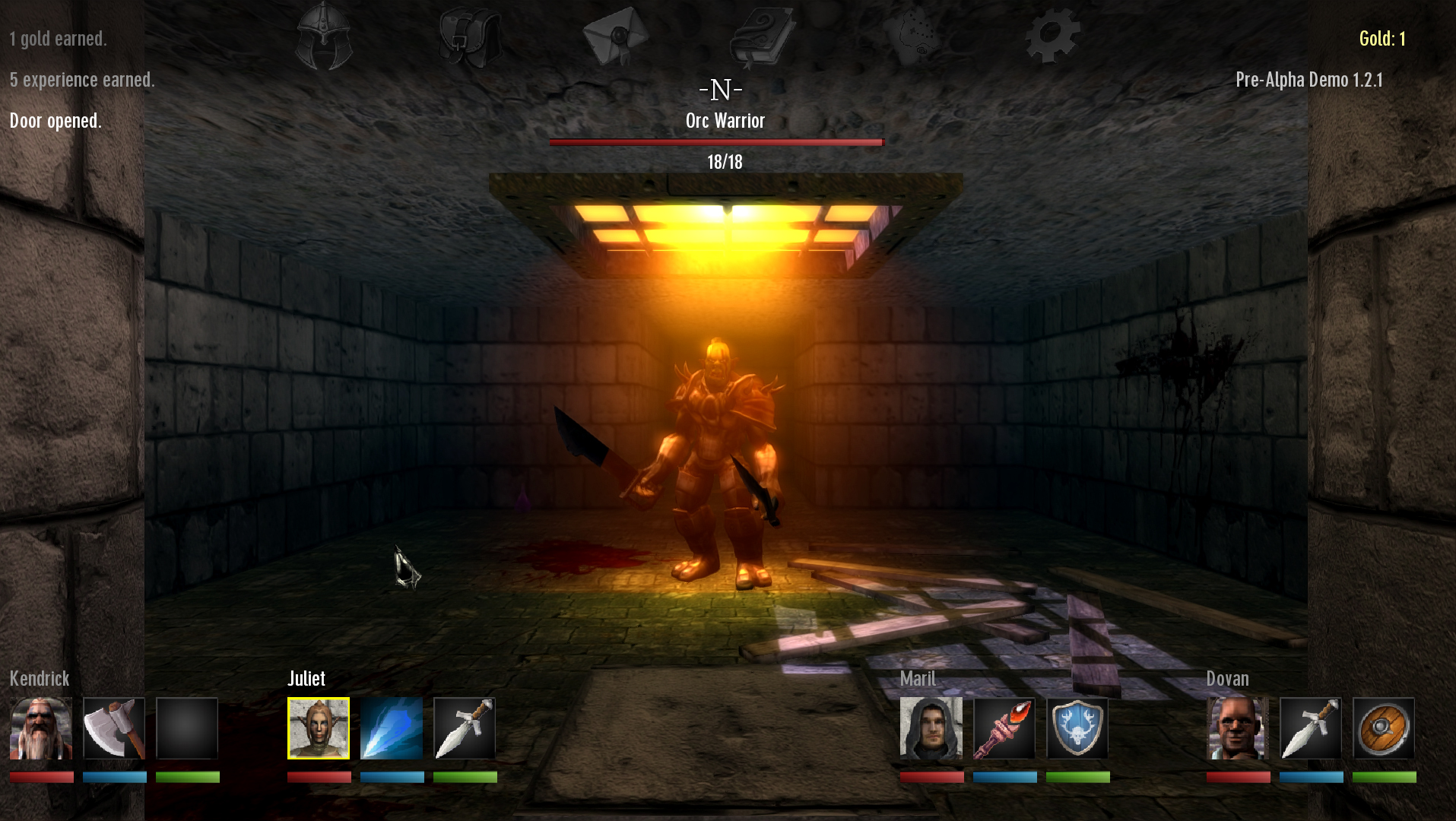Open the helmet character menu icon

325,36
